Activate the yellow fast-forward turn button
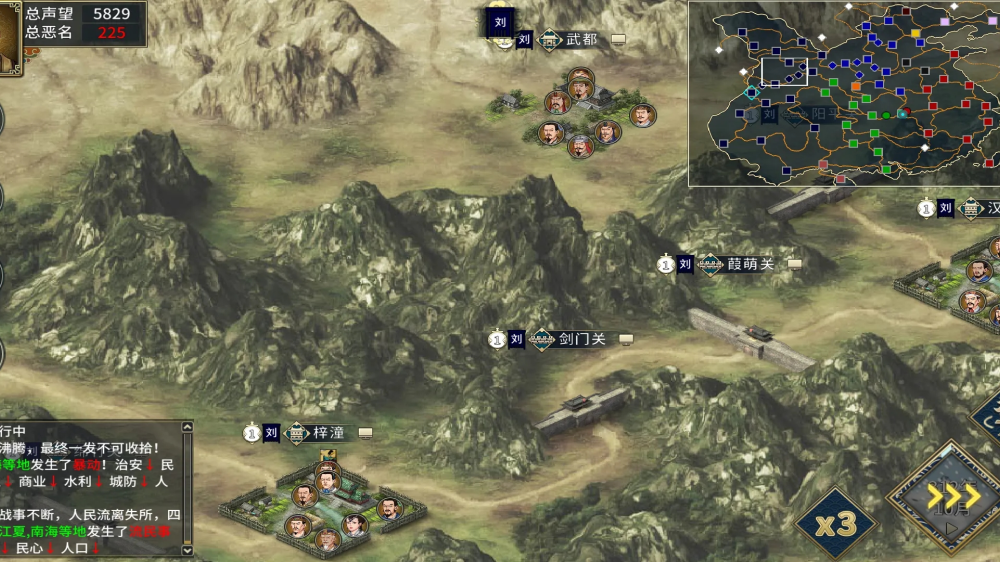The width and height of the screenshot is (1000, 562). coord(951,495)
